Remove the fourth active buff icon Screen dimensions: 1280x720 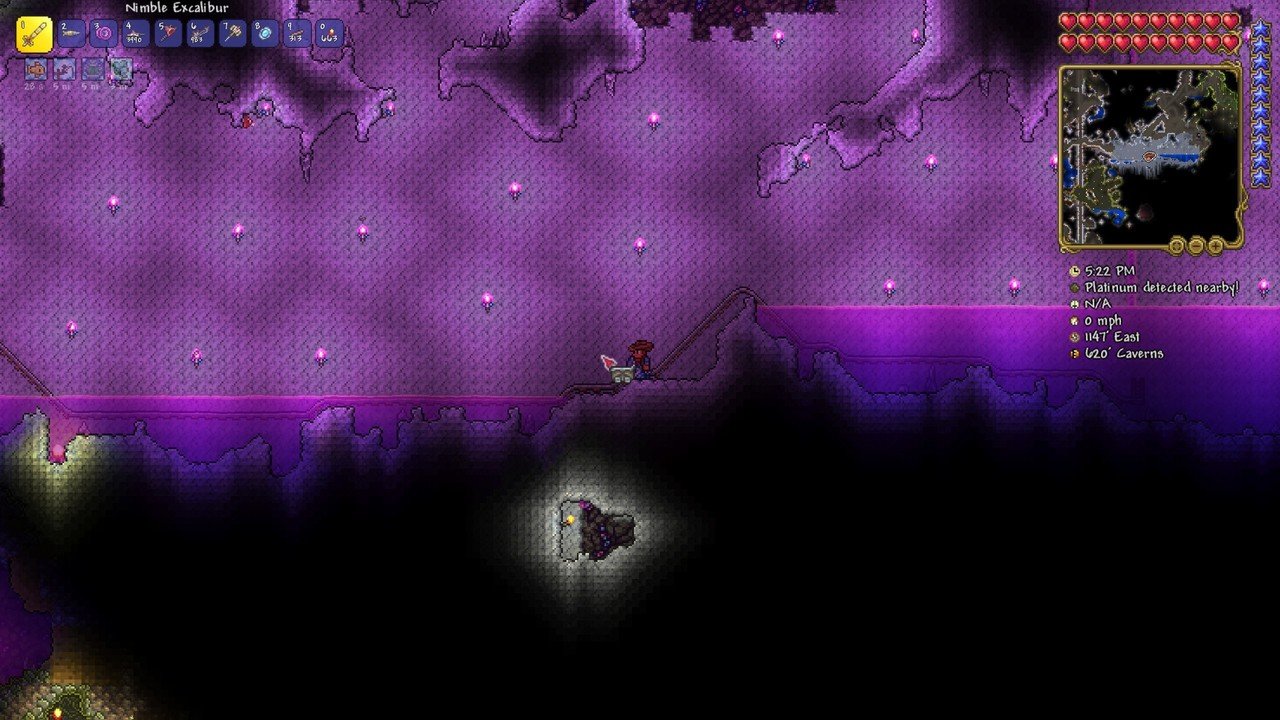click(120, 70)
